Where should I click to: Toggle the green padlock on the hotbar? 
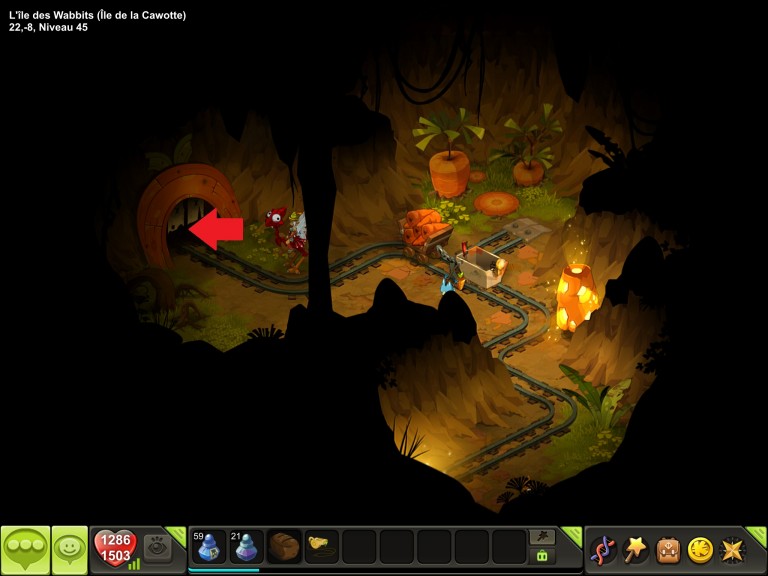[x=543, y=556]
